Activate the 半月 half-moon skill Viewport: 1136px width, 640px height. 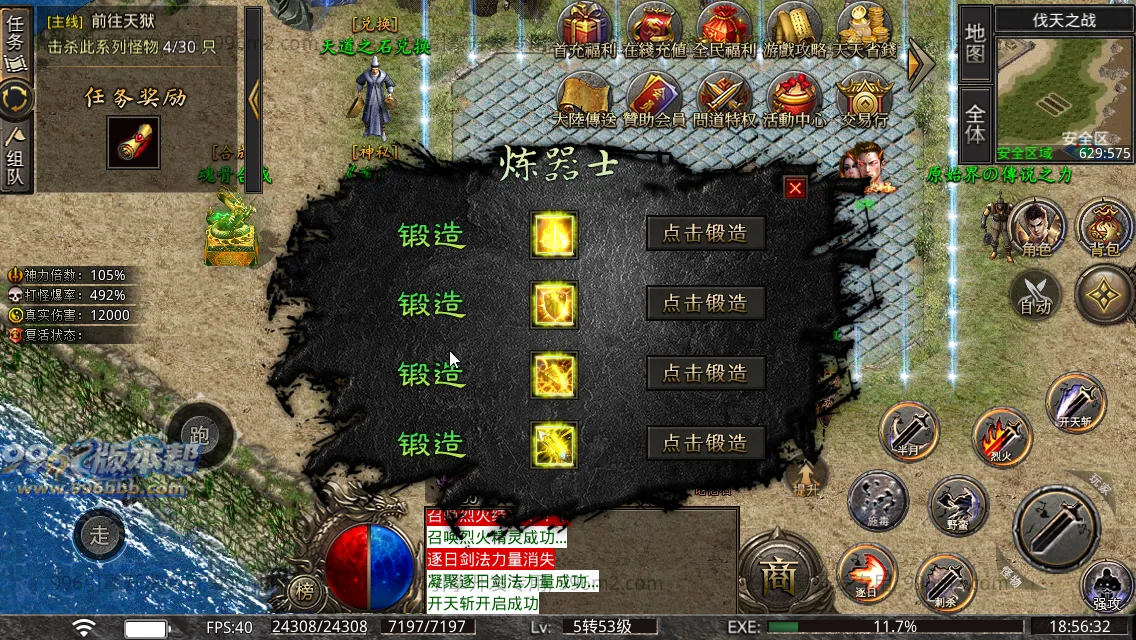909,430
